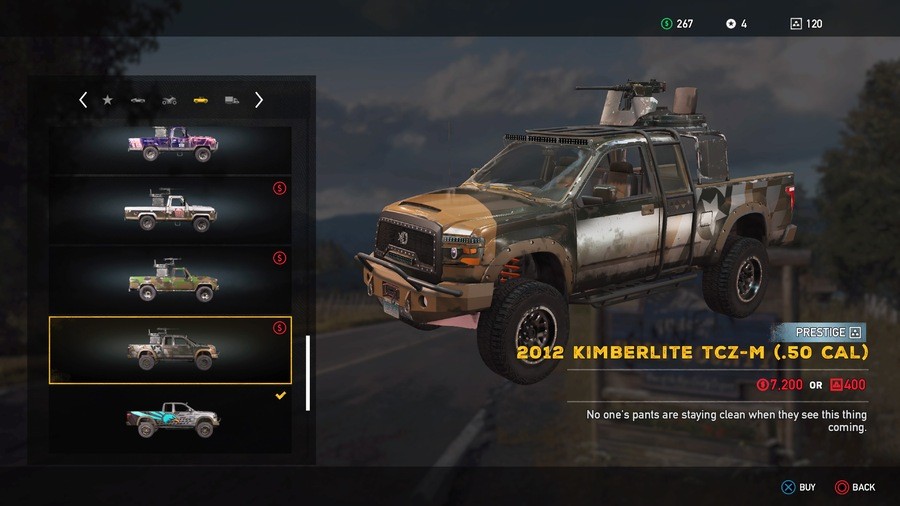Click the vehicle list scrollbar
This screenshot has width=900, height=506.
308,372
